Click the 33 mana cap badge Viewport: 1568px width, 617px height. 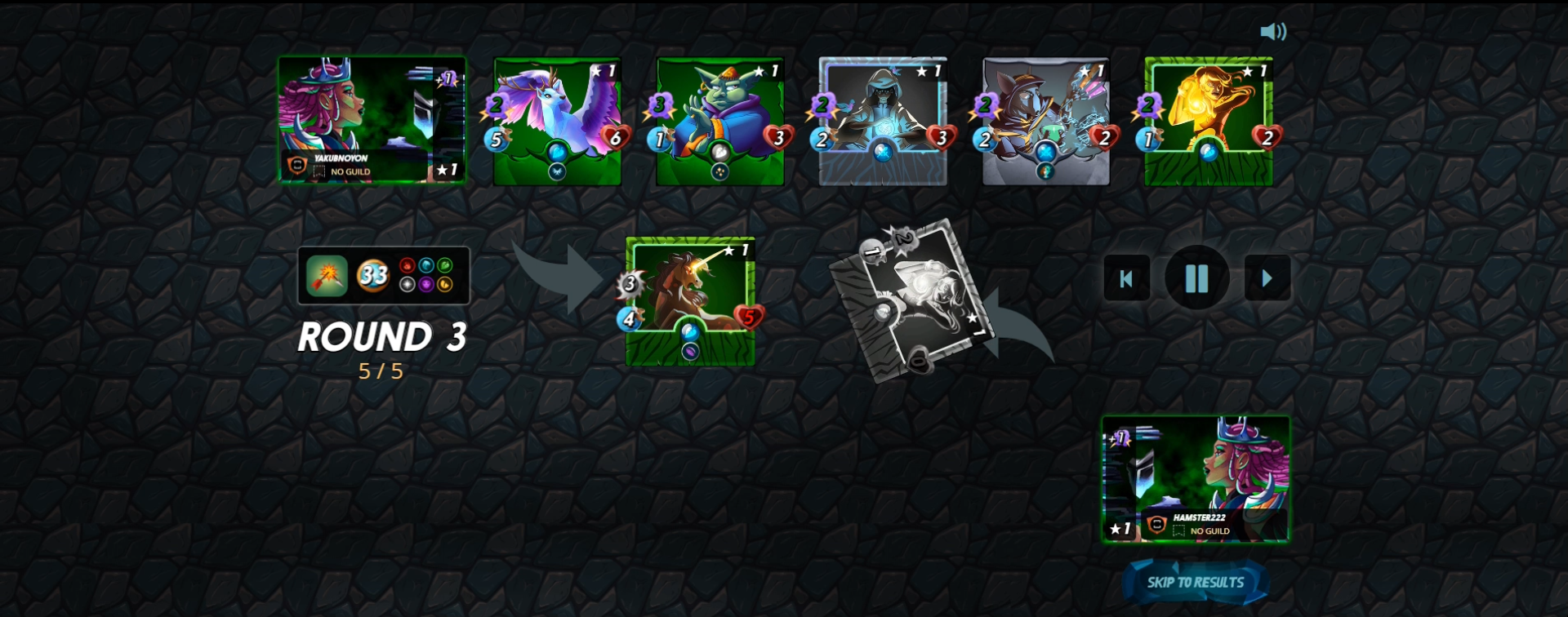(375, 276)
